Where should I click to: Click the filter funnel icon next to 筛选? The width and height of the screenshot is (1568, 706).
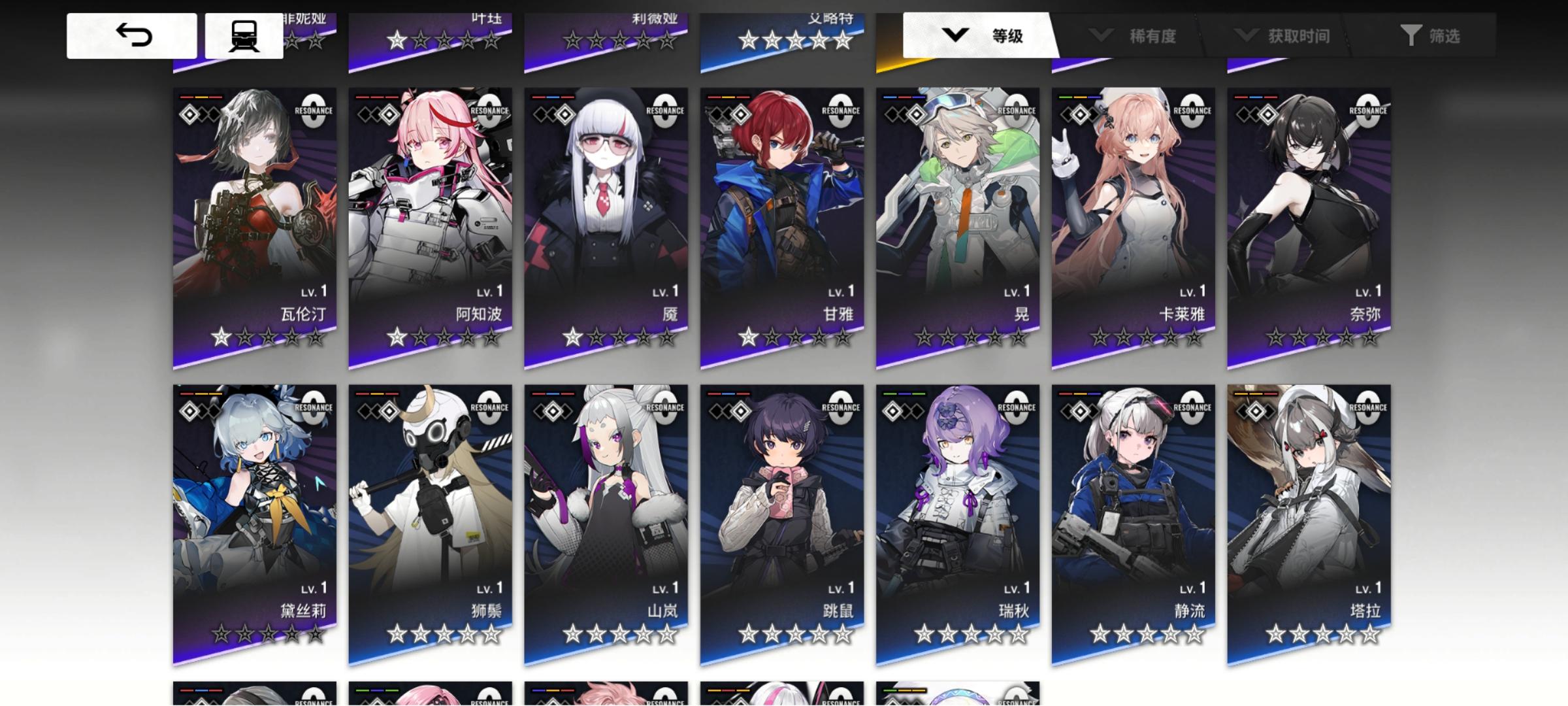pos(1411,36)
